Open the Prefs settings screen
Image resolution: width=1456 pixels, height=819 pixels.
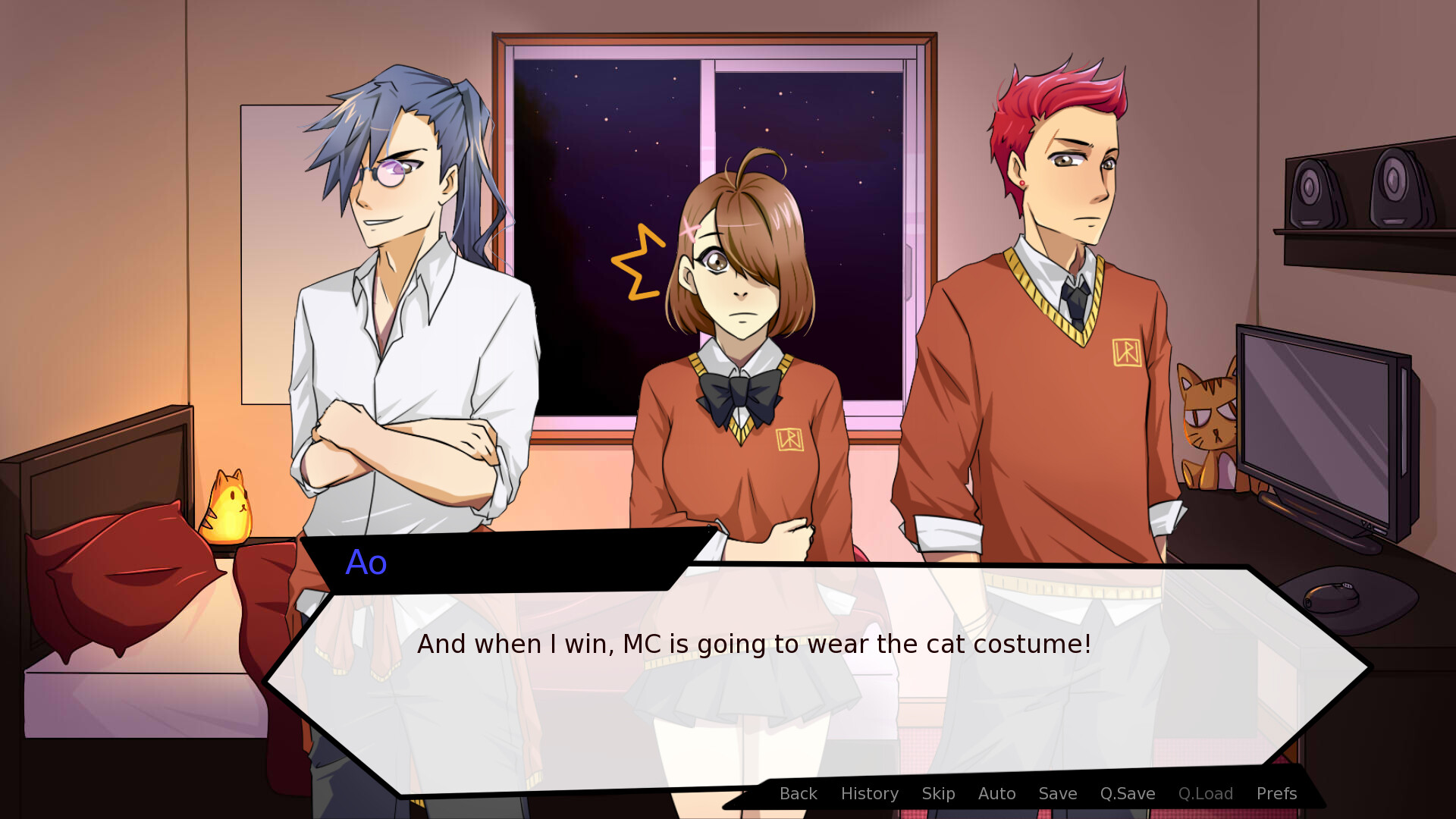tap(1276, 793)
